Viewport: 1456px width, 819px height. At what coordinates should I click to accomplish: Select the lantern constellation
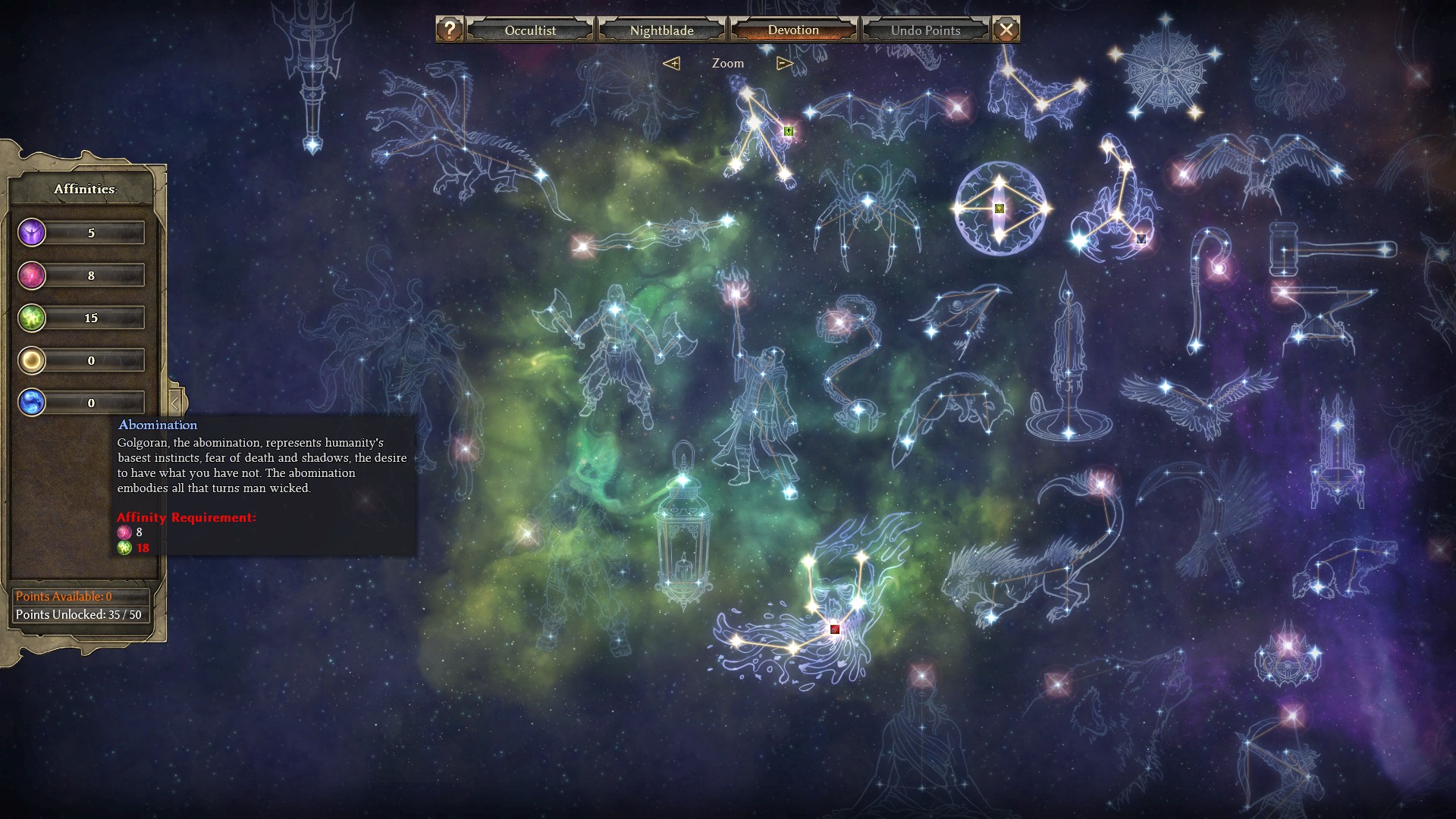pyautogui.click(x=683, y=531)
